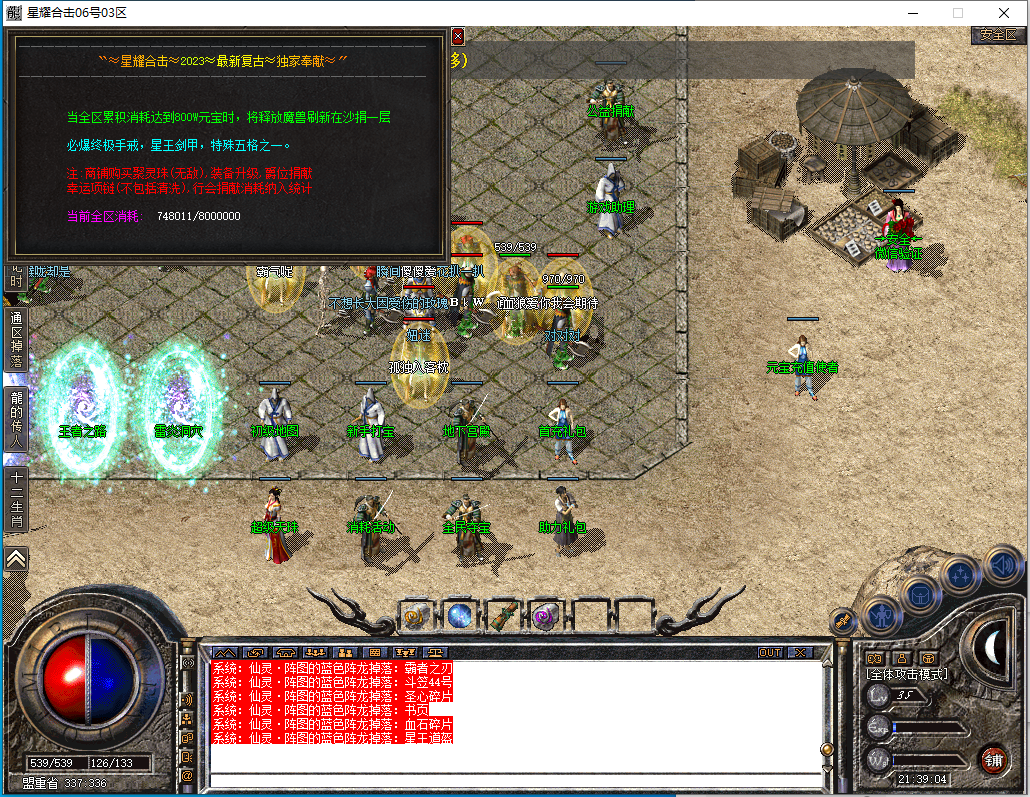The width and height of the screenshot is (1030, 797).
Task: Click the OUT button above the chat
Action: pos(770,652)
